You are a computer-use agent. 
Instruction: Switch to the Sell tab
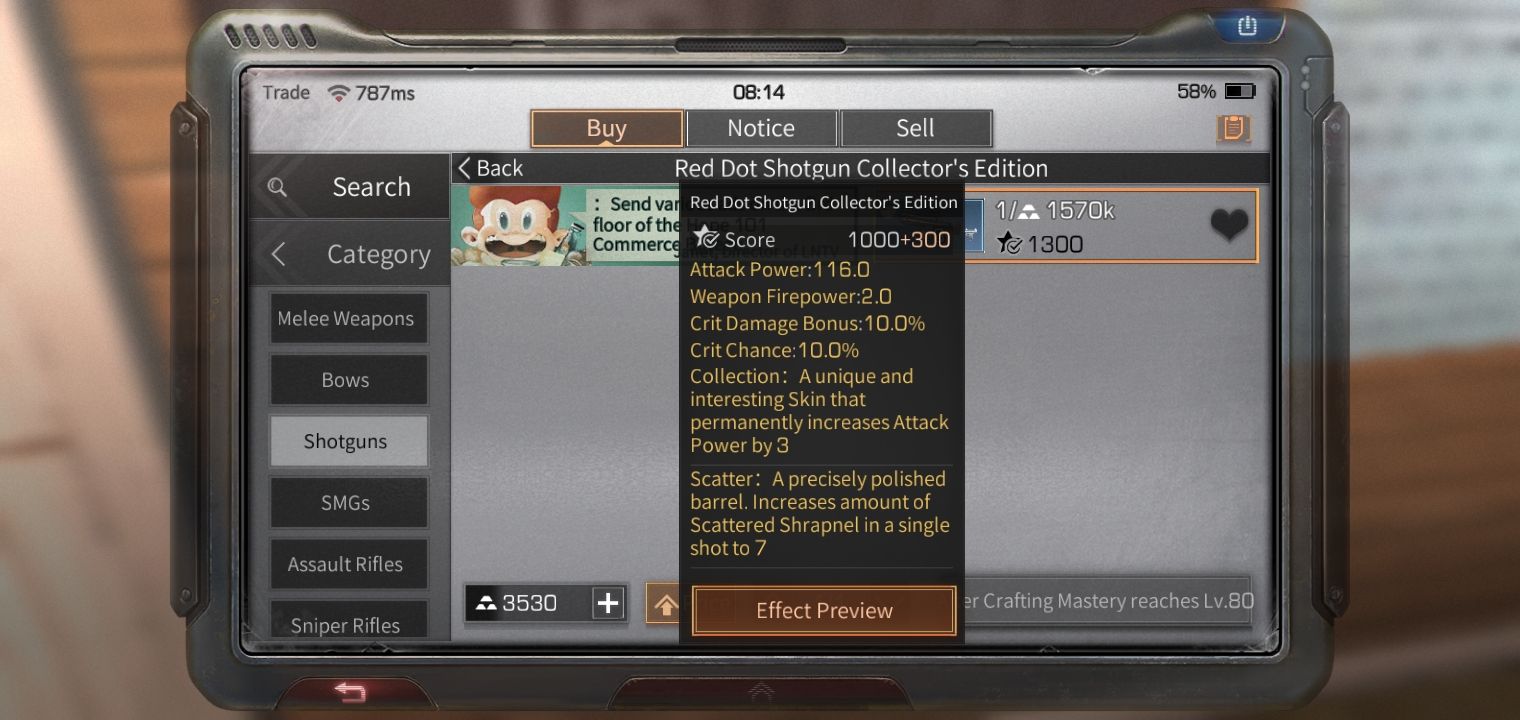click(914, 128)
